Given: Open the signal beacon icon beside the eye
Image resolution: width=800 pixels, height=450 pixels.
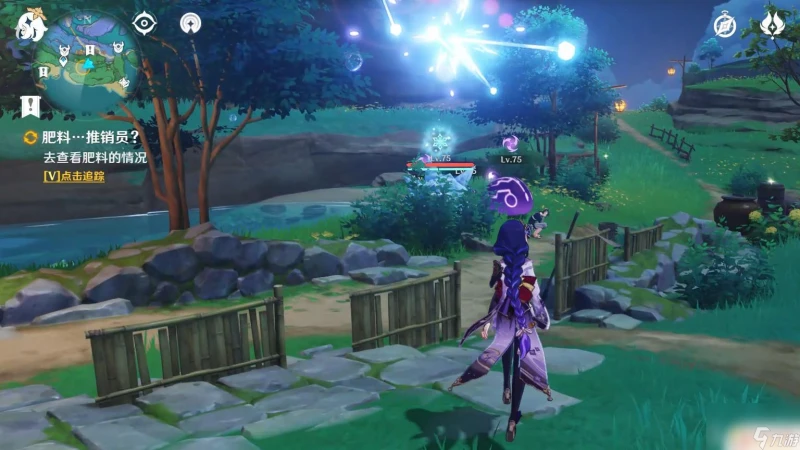Looking at the screenshot, I should [189, 22].
